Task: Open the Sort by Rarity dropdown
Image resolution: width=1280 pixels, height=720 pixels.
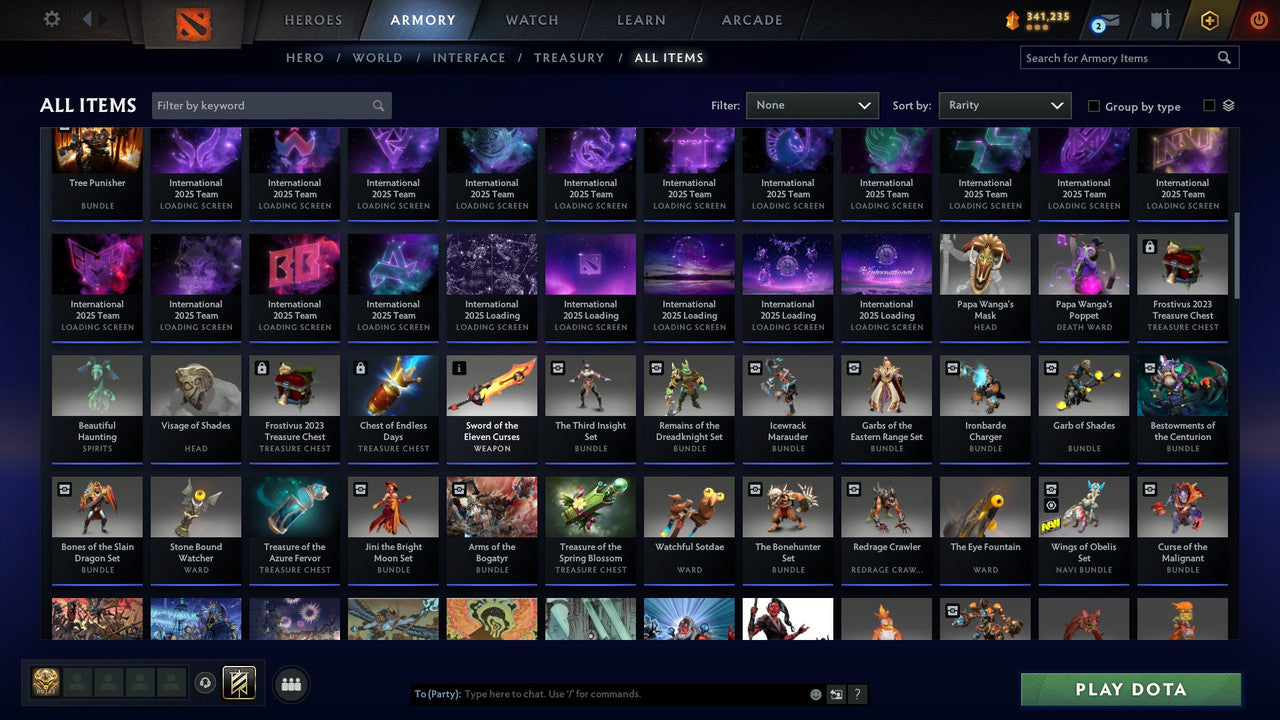Action: (1005, 105)
